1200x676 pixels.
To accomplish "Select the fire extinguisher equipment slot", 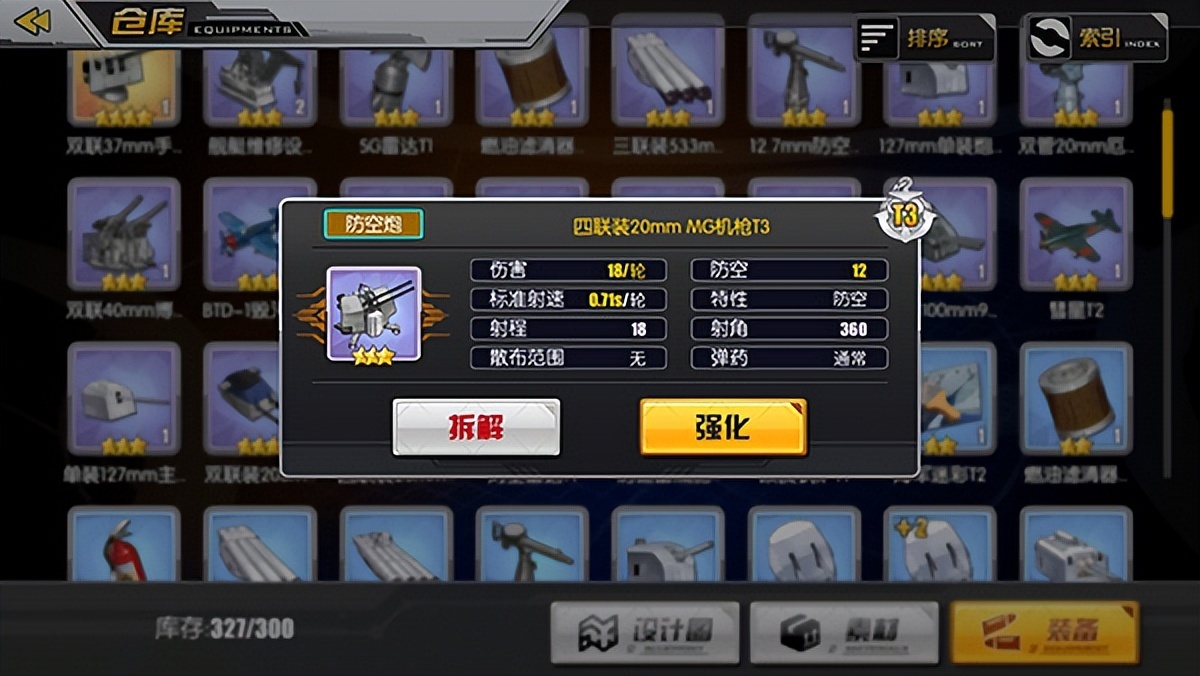I will 124,546.
